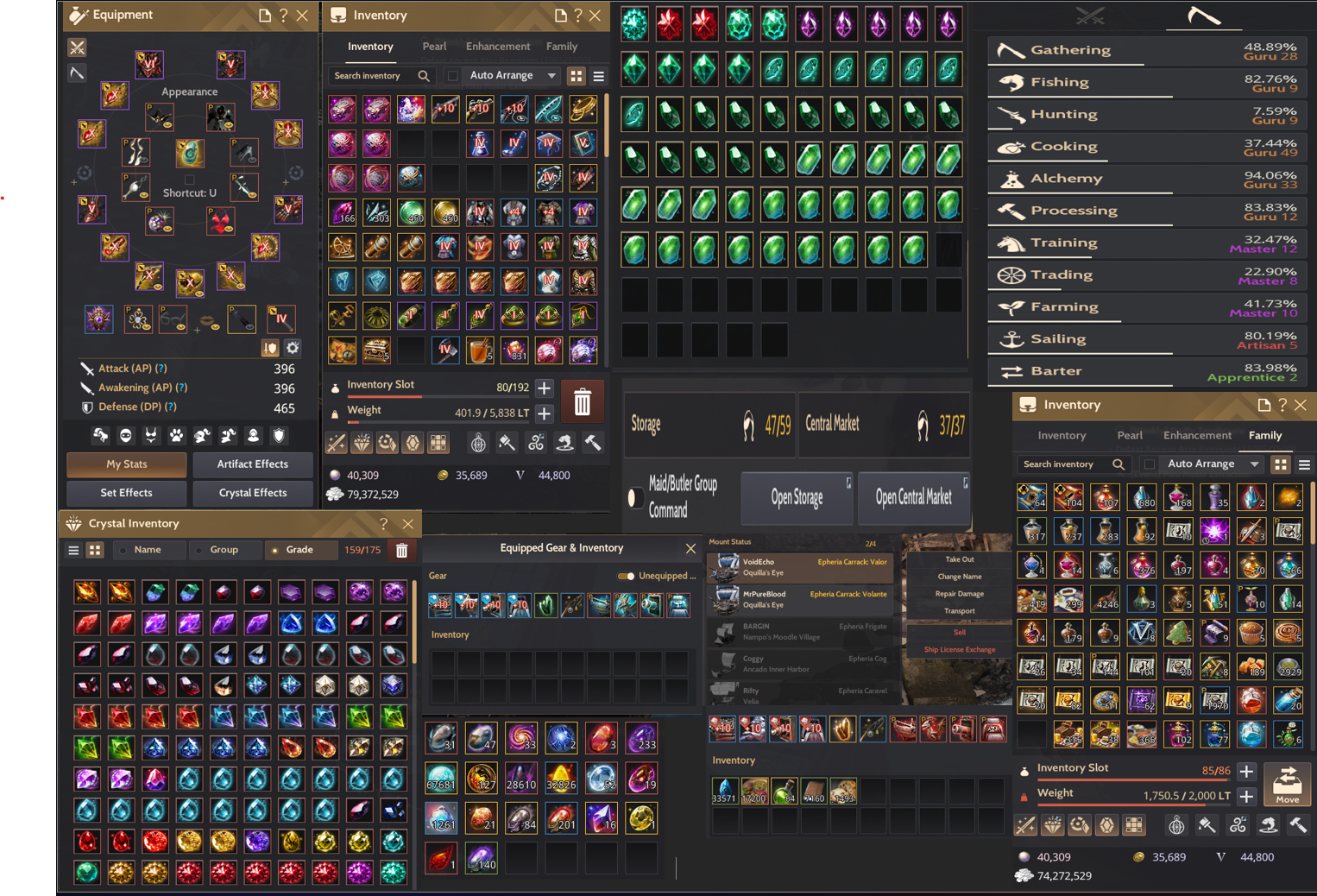Click the fish trade icon in the Inventory toolbar
This screenshot has height=896, width=1317.
[564, 442]
